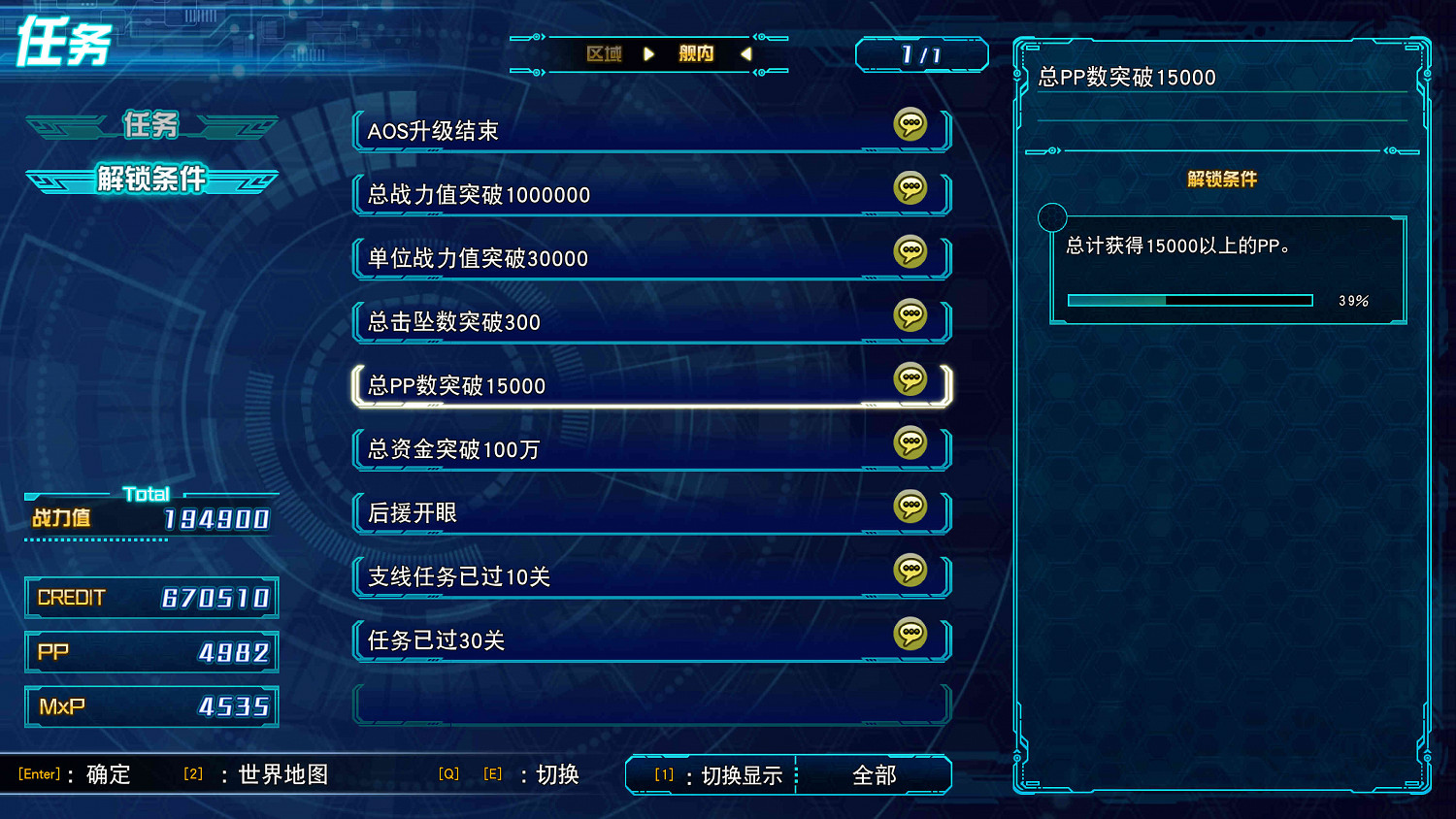Click the circular node marker on 解锁条件 panel

pos(1052,217)
